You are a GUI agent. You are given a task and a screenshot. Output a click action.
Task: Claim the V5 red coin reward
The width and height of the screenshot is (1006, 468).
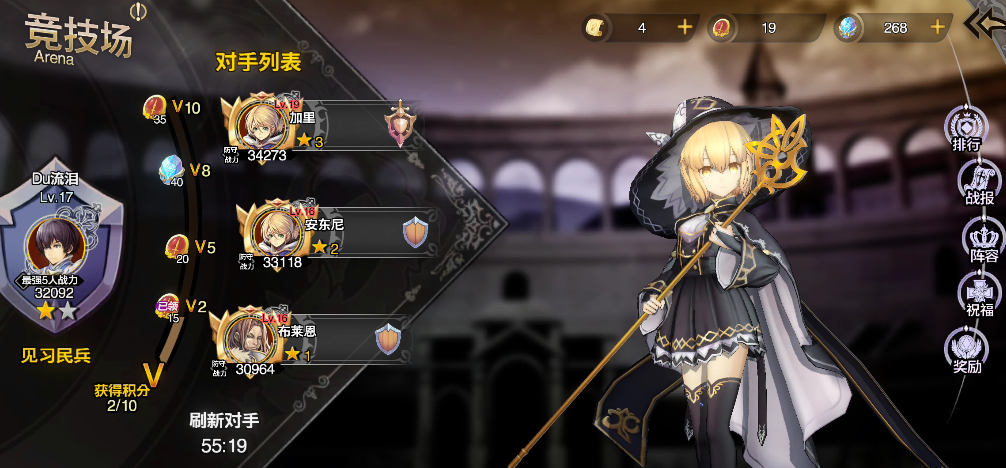click(178, 246)
